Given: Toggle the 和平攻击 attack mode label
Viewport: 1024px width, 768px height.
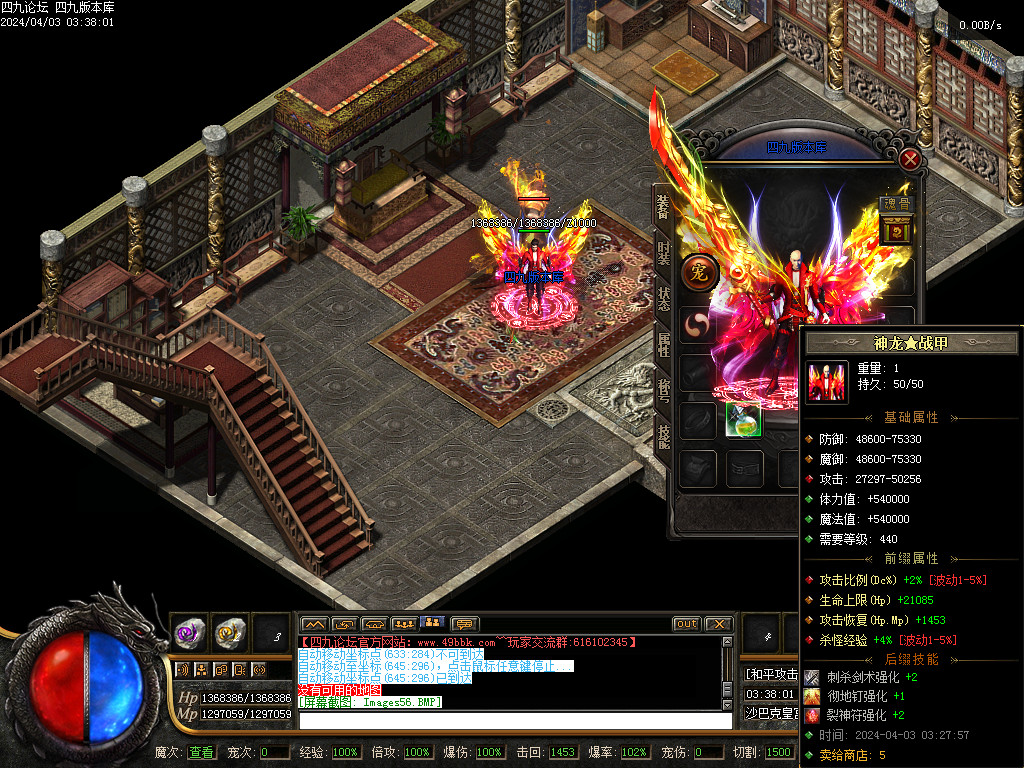Looking at the screenshot, I should (768, 674).
